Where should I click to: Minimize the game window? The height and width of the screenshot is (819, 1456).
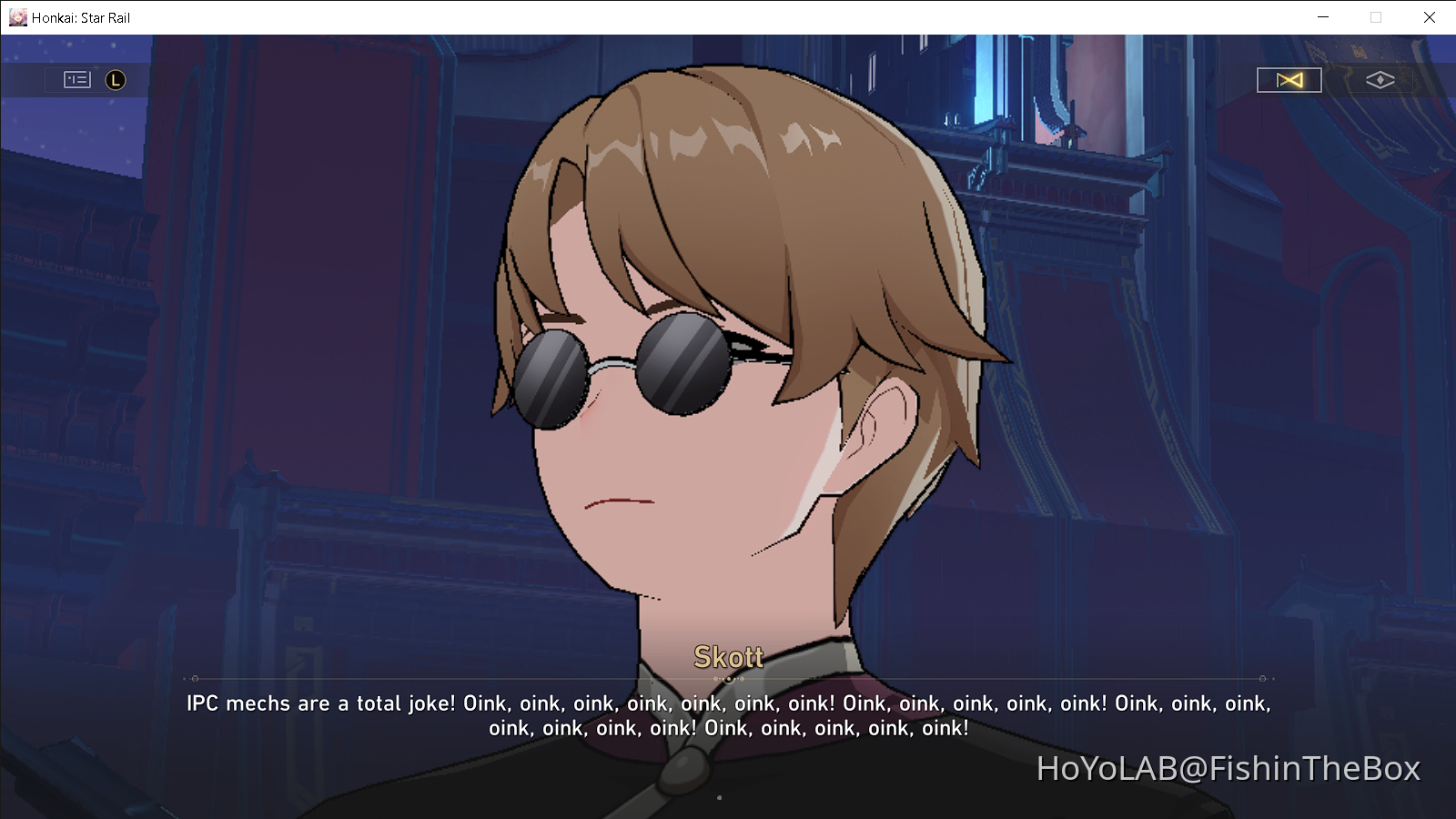click(1321, 16)
